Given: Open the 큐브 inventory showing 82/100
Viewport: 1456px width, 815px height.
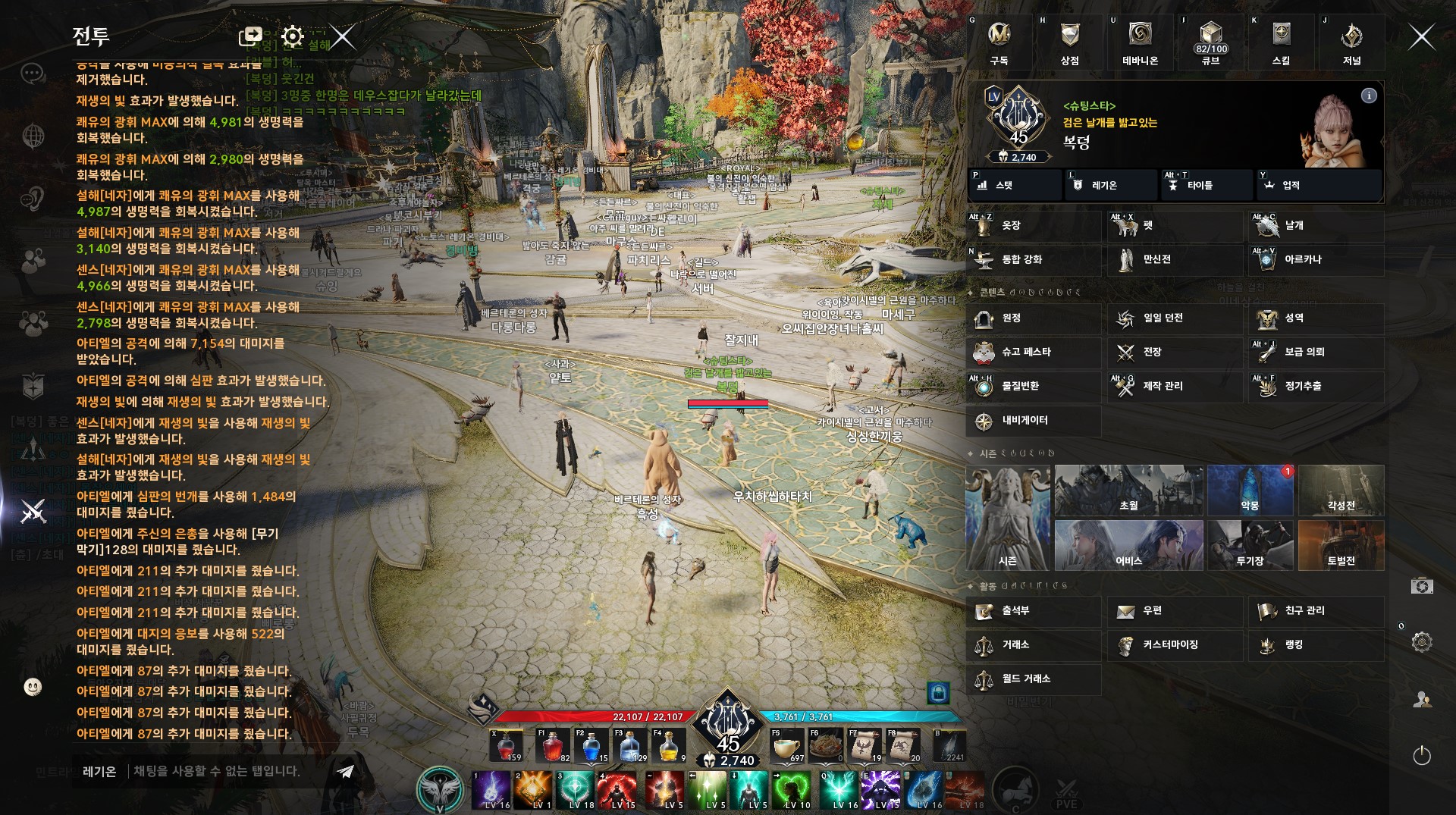Looking at the screenshot, I should tap(1211, 42).
